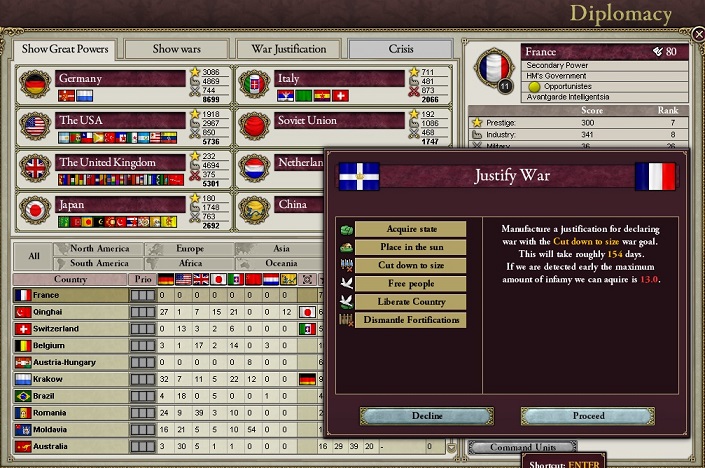Choose the Acquire state war goal

coord(410,229)
